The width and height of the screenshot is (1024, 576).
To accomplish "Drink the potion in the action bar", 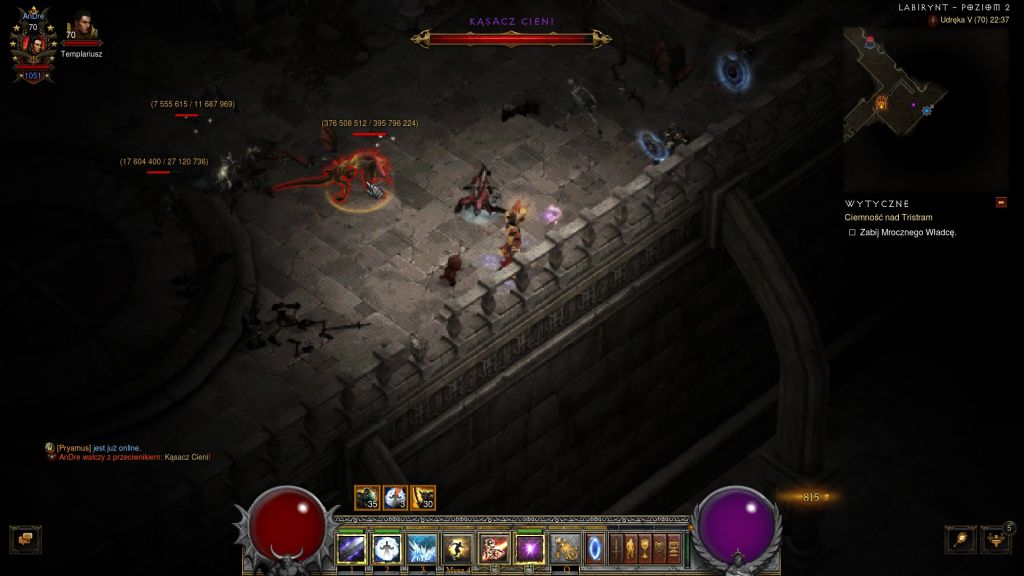I will click(566, 548).
